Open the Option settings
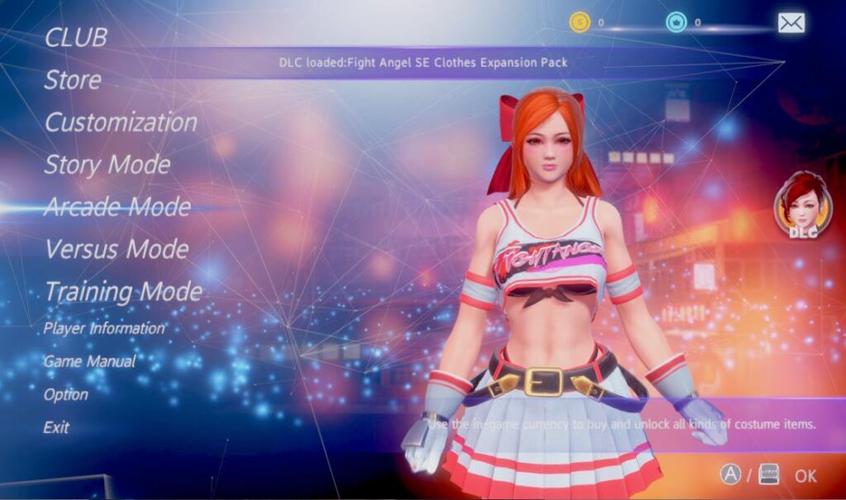Image resolution: width=846 pixels, height=500 pixels. click(x=65, y=394)
